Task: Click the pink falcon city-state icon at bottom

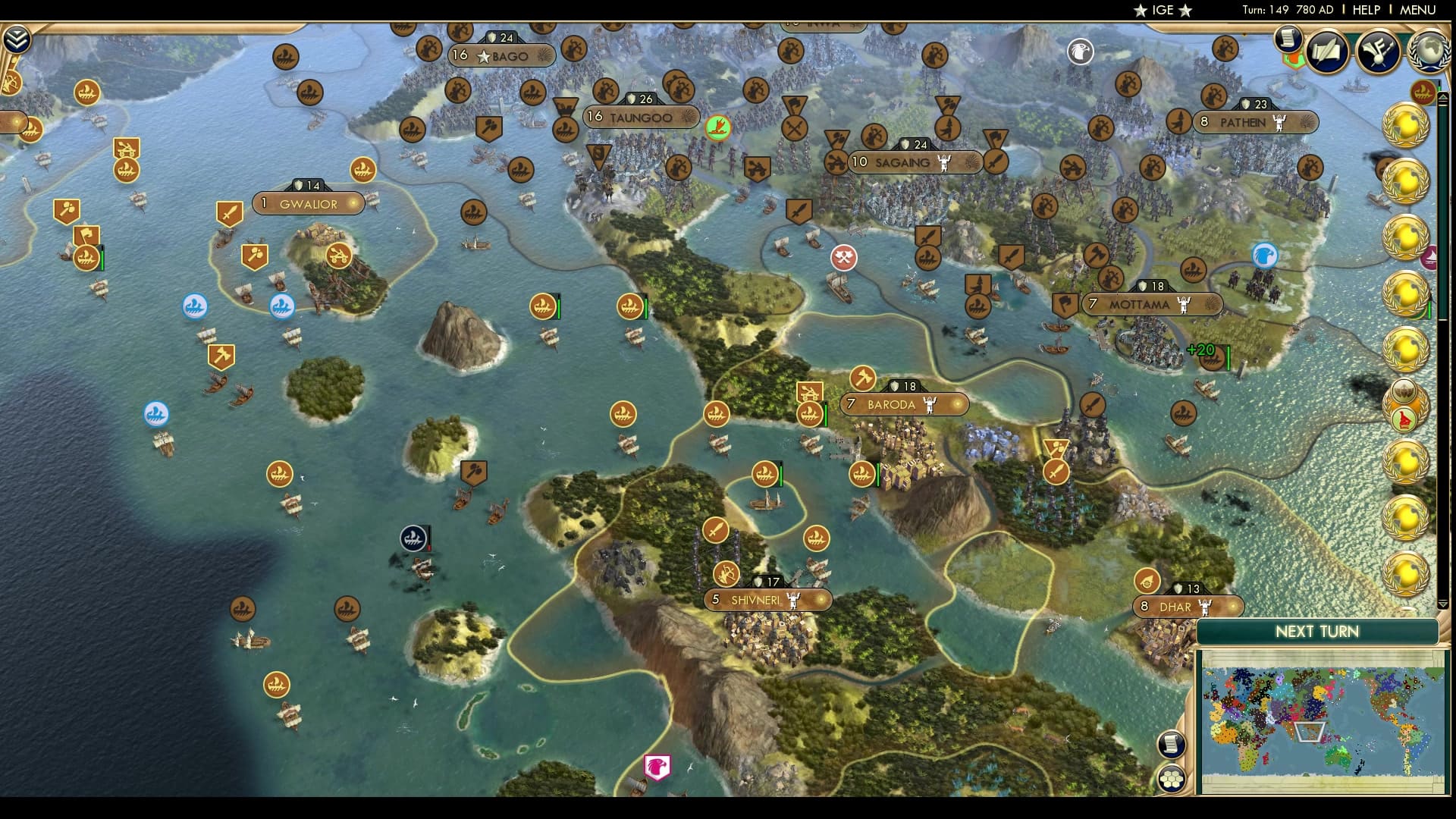Action: 658,766
